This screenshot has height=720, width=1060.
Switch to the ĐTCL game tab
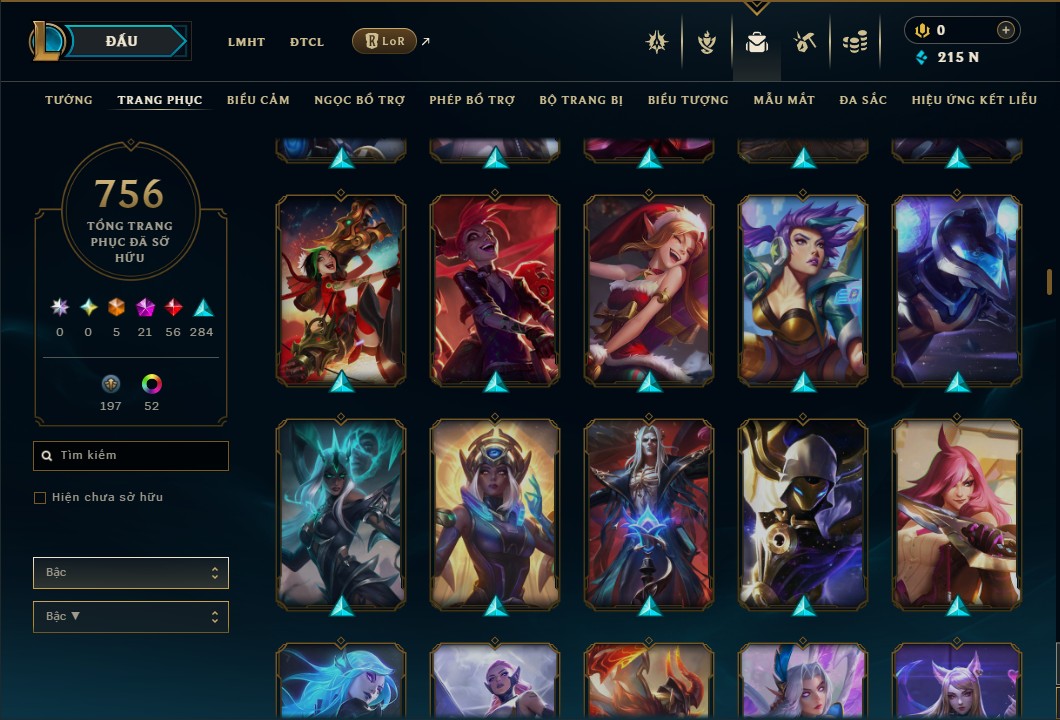(x=307, y=42)
